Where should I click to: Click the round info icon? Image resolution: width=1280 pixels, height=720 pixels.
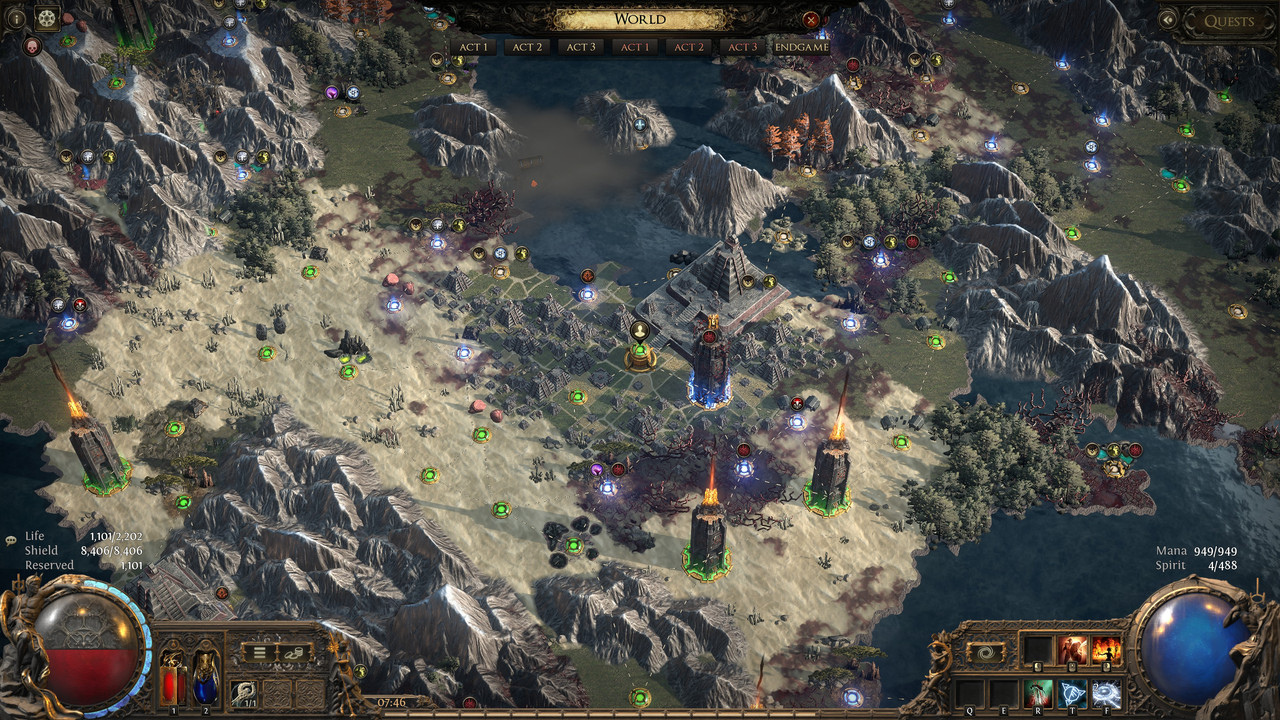coord(16,17)
